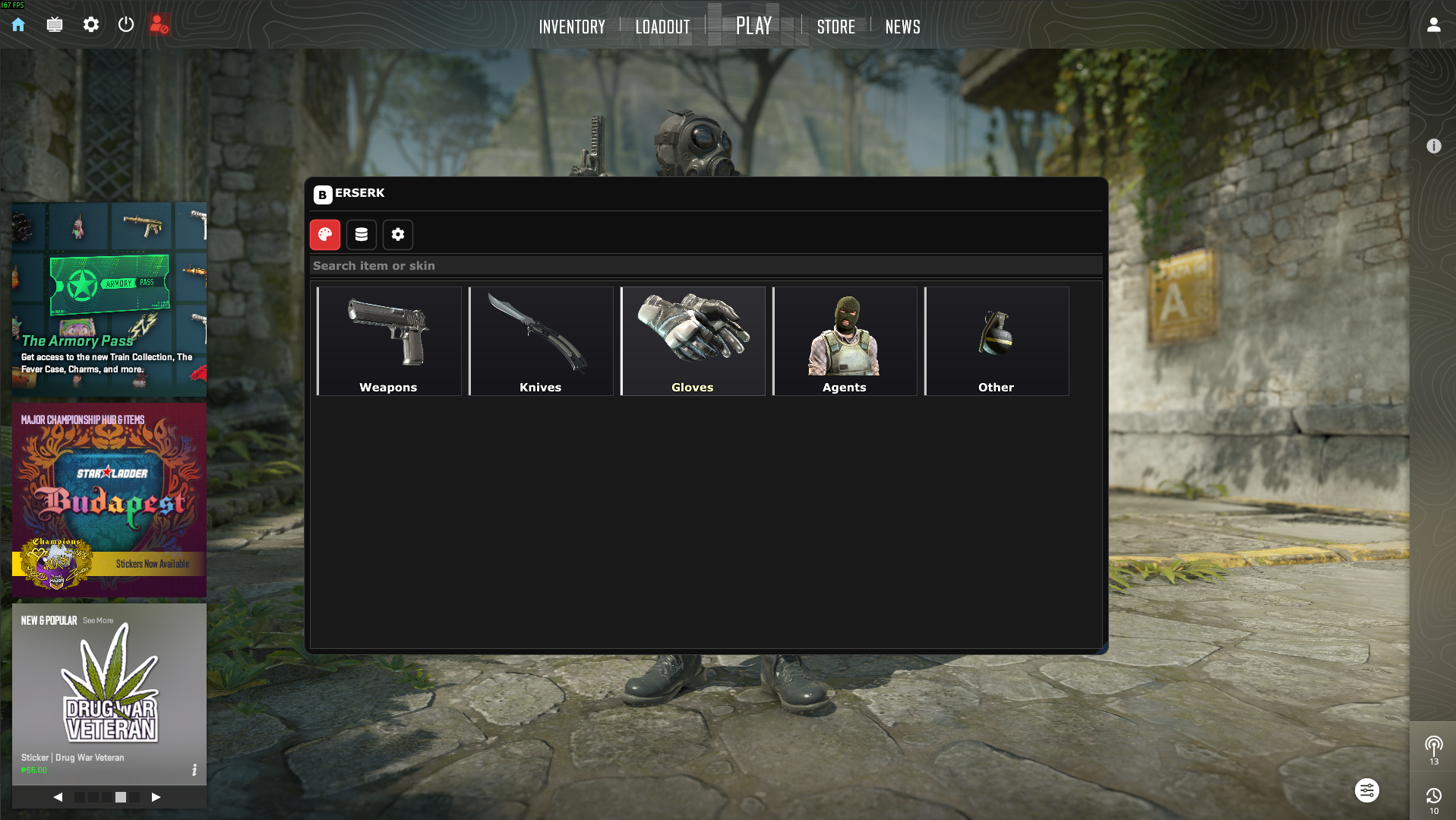
Task: Click the Search item or skin field
Action: tap(705, 265)
